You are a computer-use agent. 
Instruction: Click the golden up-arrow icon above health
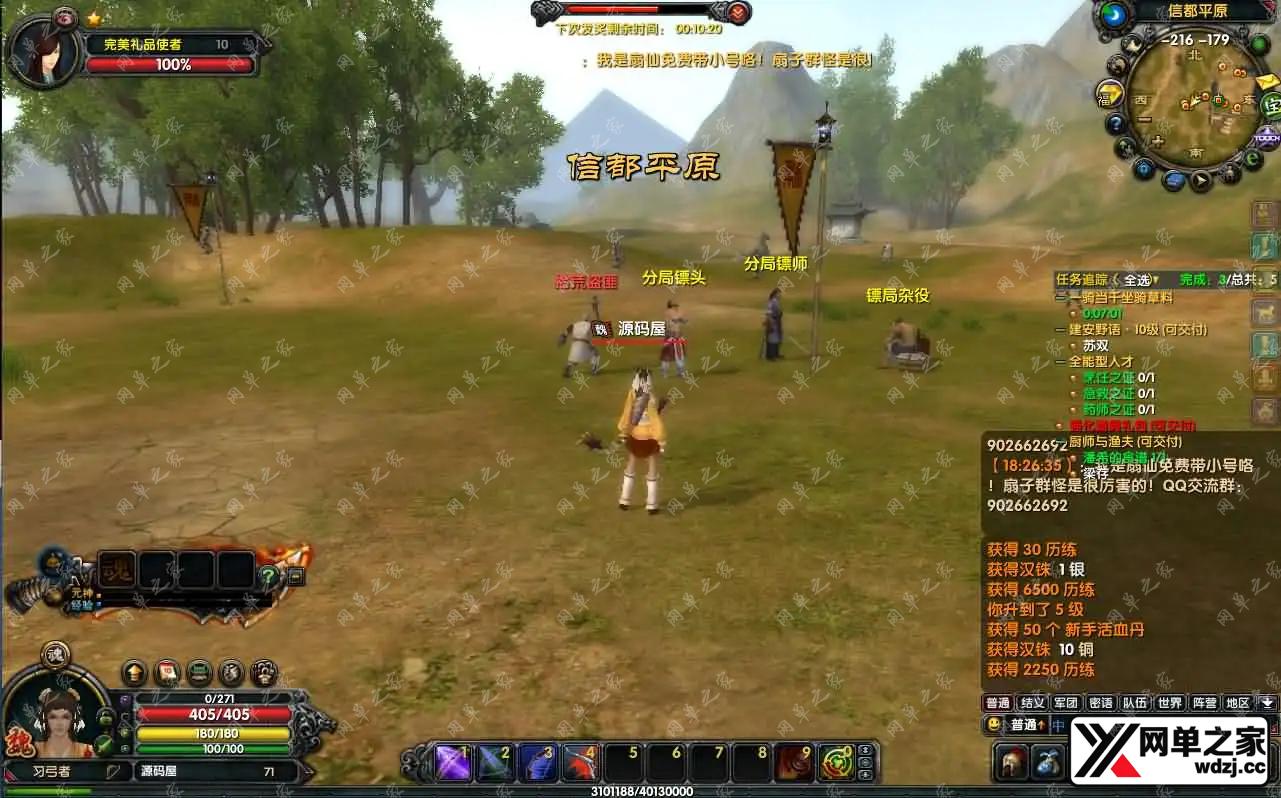[x=134, y=672]
